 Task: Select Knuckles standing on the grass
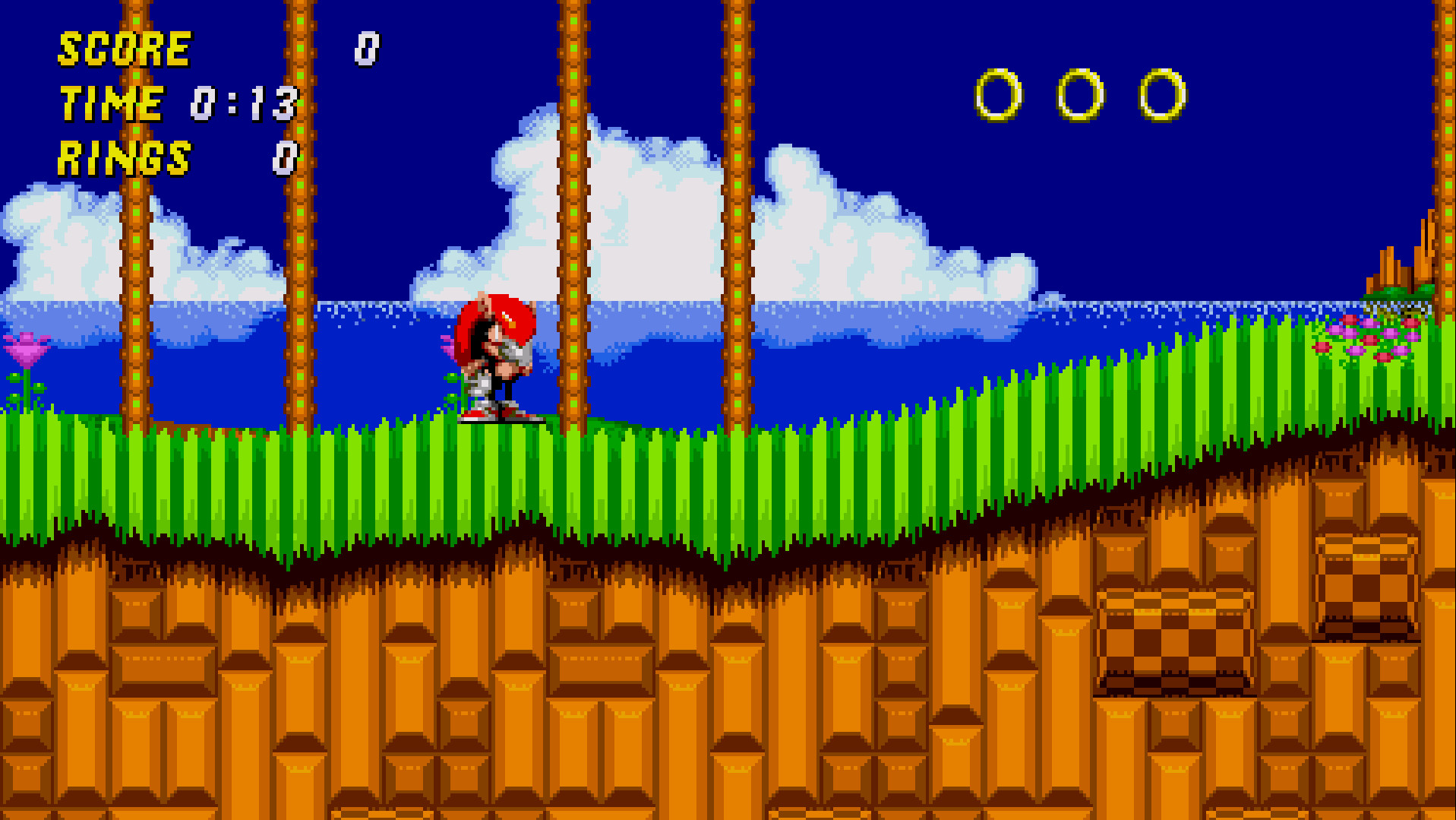497,357
